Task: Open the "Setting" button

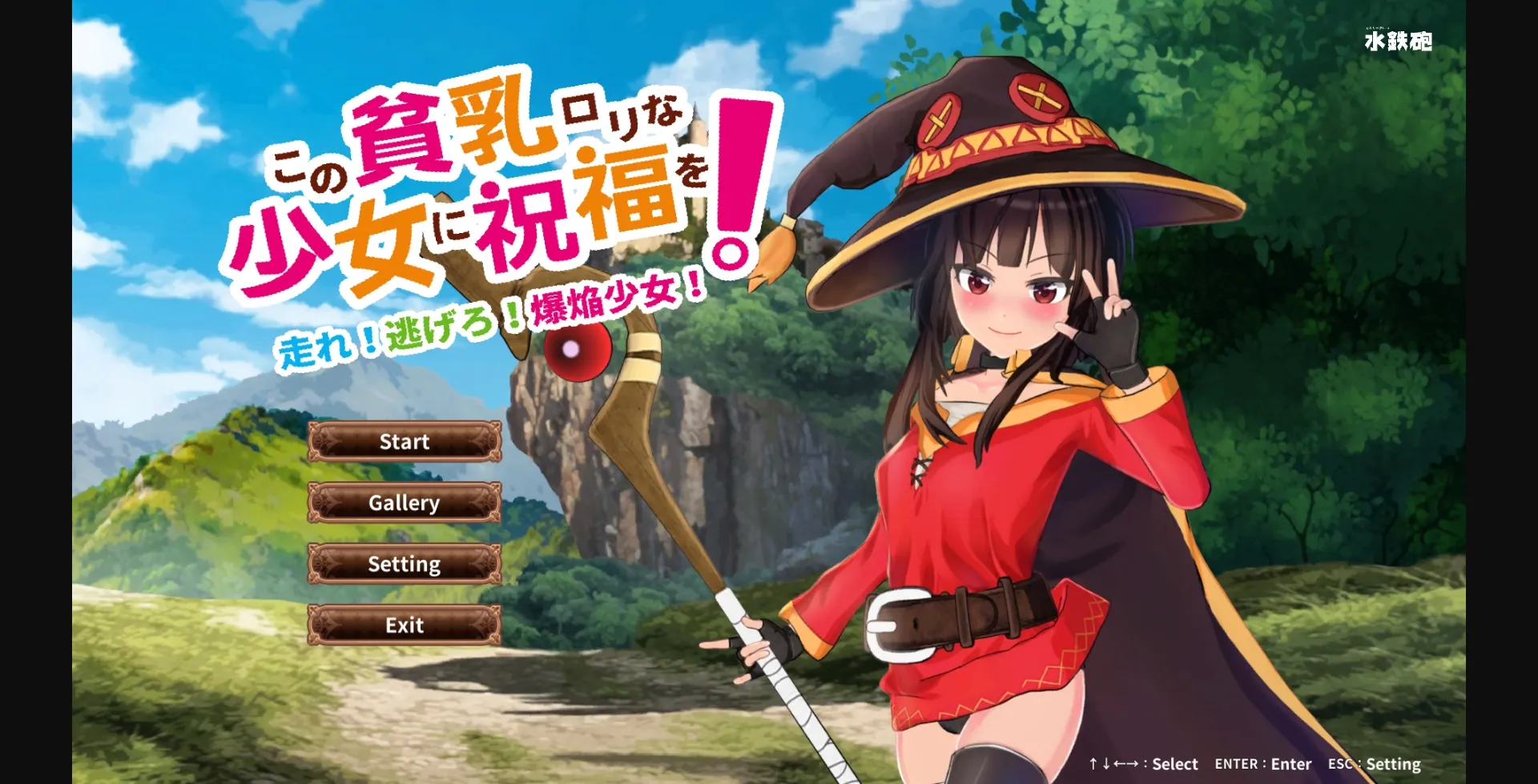Action: (404, 564)
